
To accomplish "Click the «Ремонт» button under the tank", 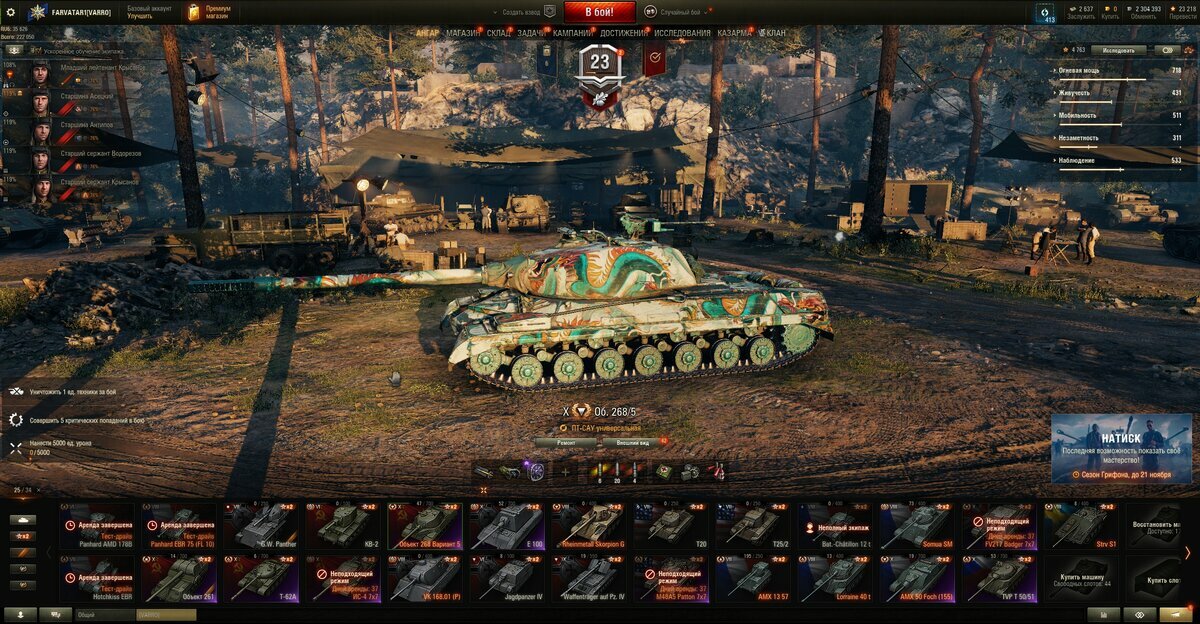I will coord(565,442).
